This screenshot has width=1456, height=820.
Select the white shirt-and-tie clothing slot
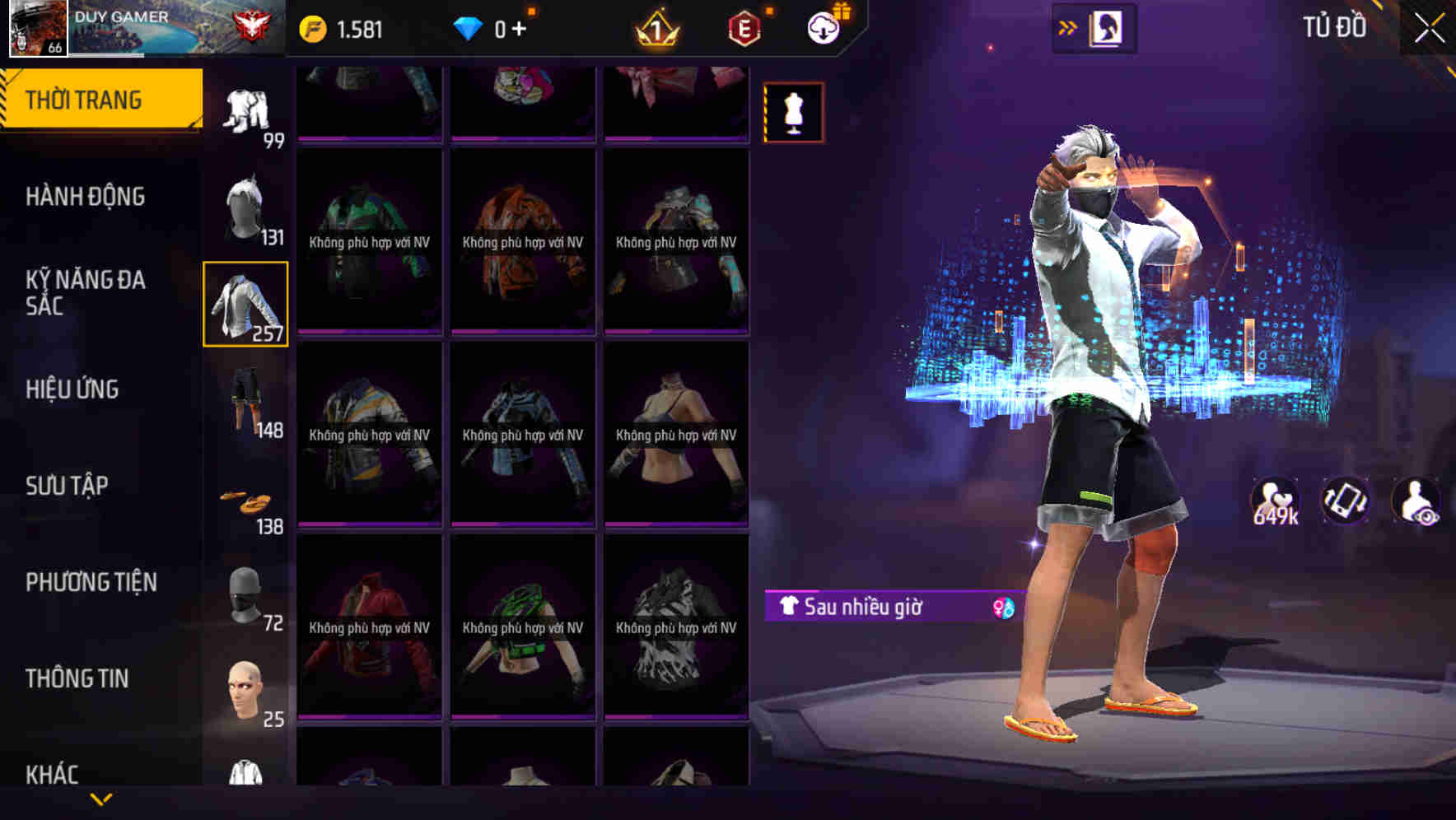tap(245, 303)
